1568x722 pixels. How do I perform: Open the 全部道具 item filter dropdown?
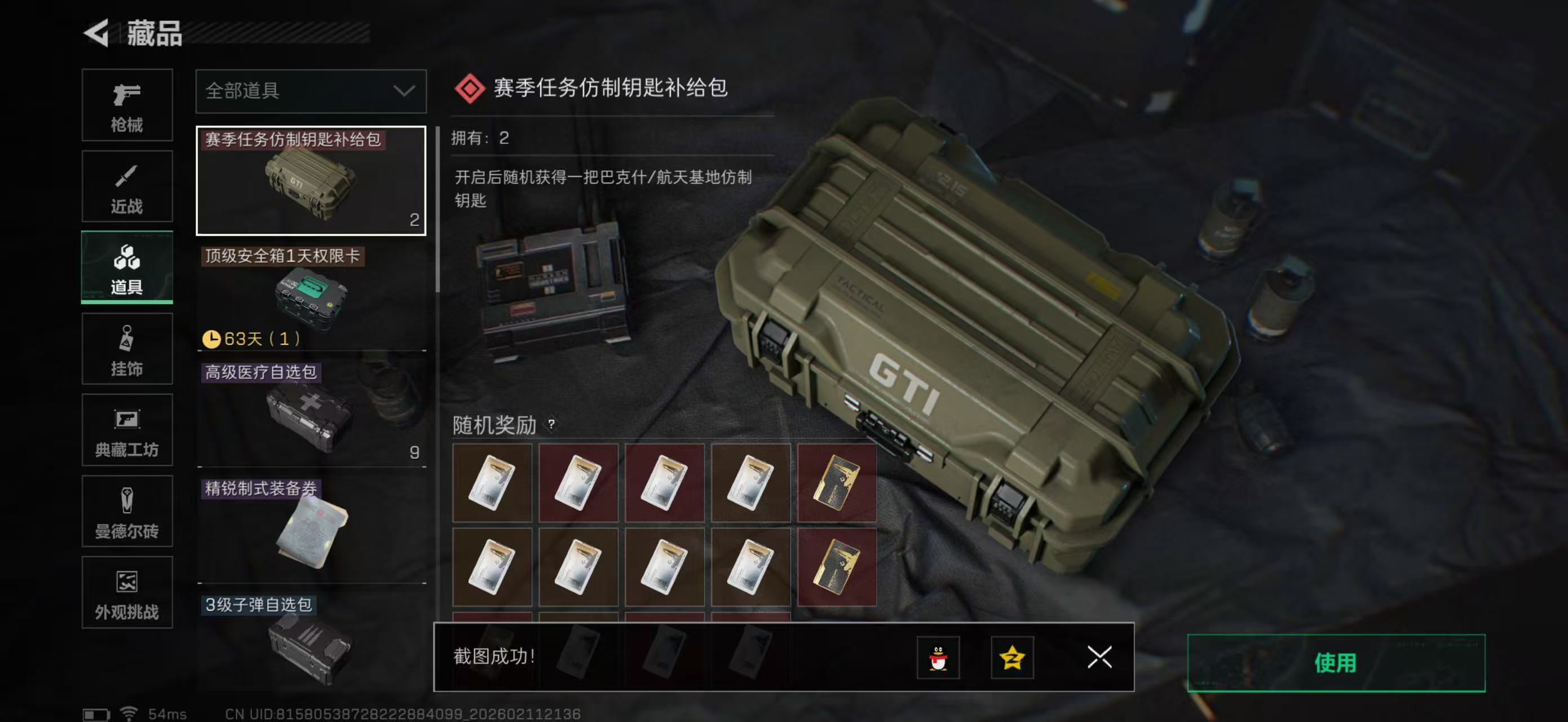(x=311, y=91)
